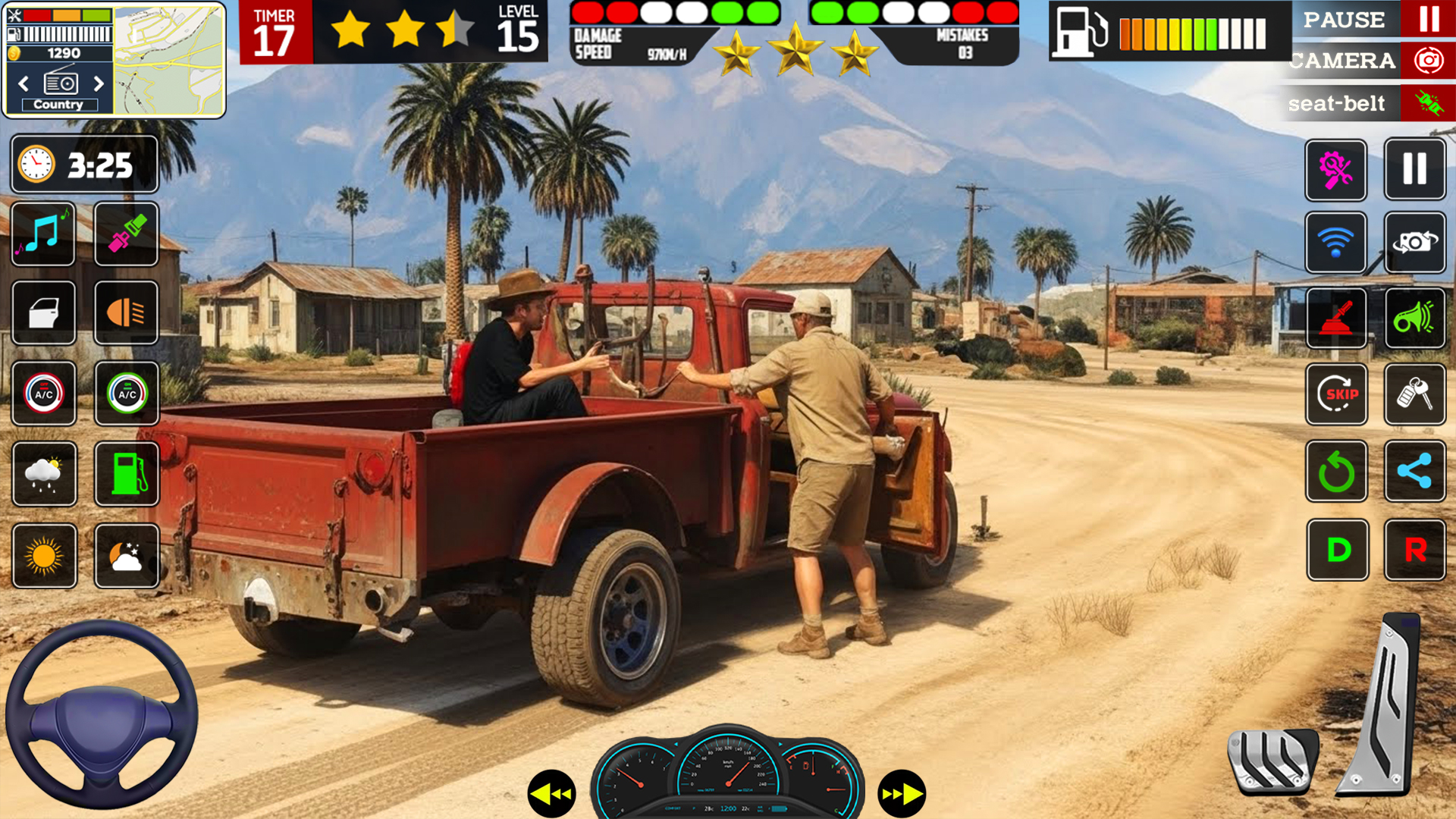Select the car horn icon
1456x819 pixels.
point(1415,319)
